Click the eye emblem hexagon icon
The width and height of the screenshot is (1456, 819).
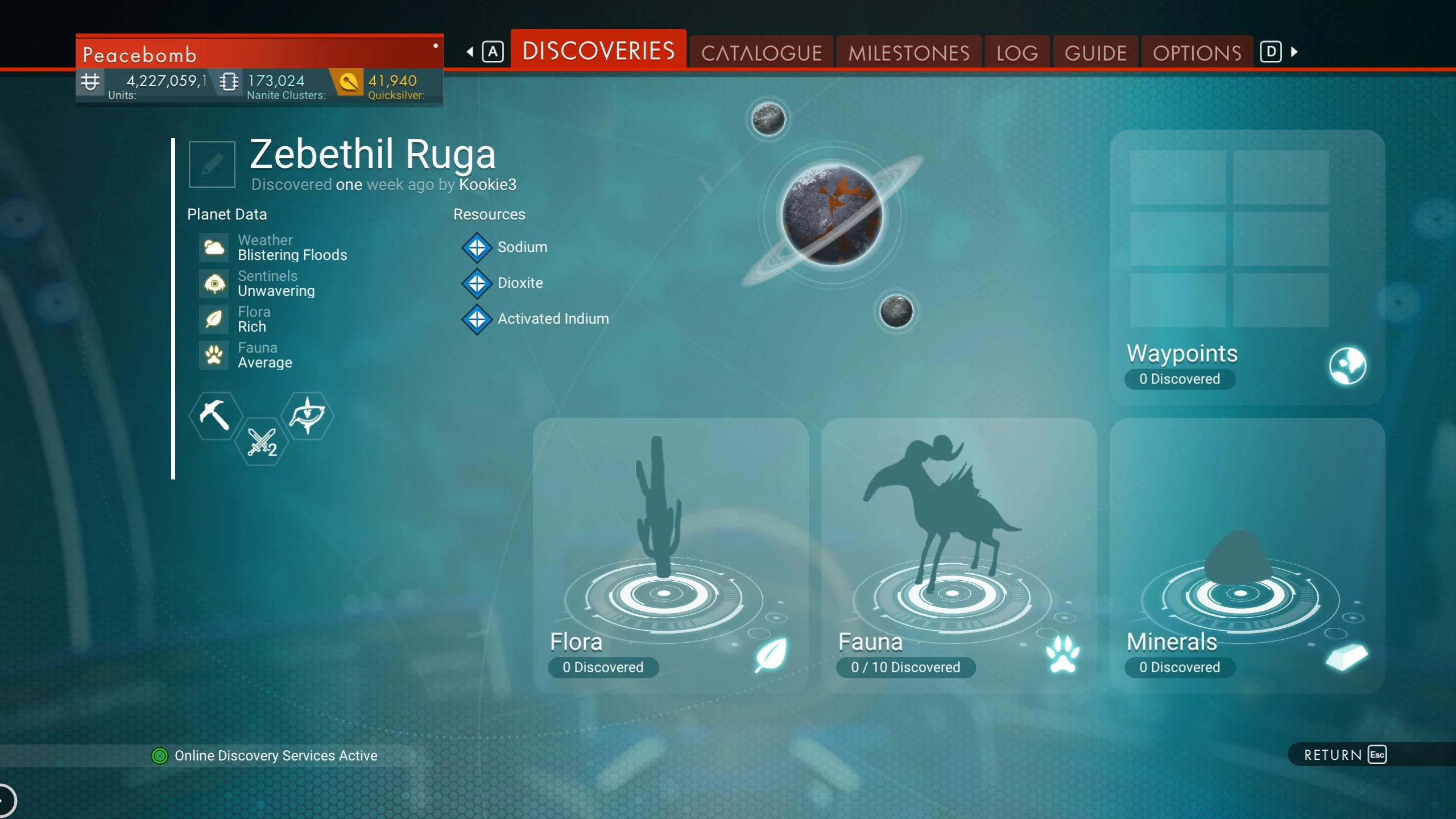(x=308, y=416)
